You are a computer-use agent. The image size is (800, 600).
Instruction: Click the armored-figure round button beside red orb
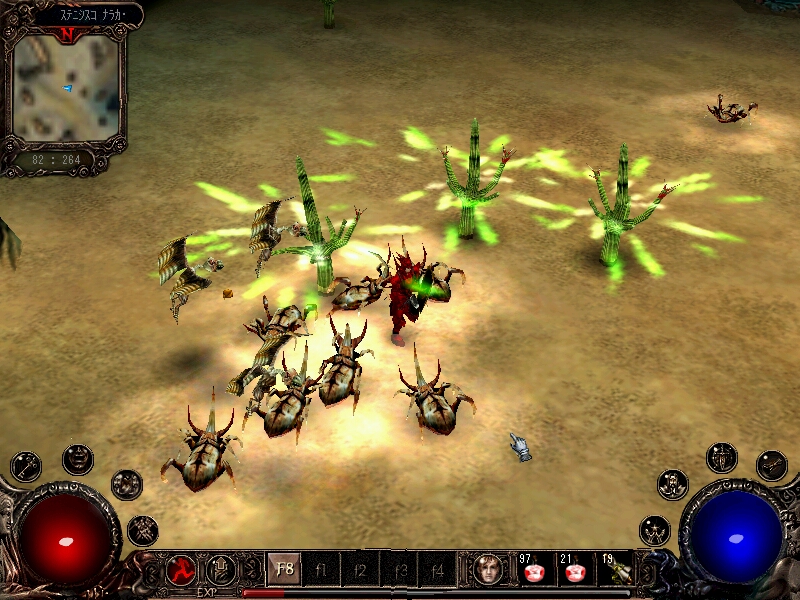pos(127,484)
